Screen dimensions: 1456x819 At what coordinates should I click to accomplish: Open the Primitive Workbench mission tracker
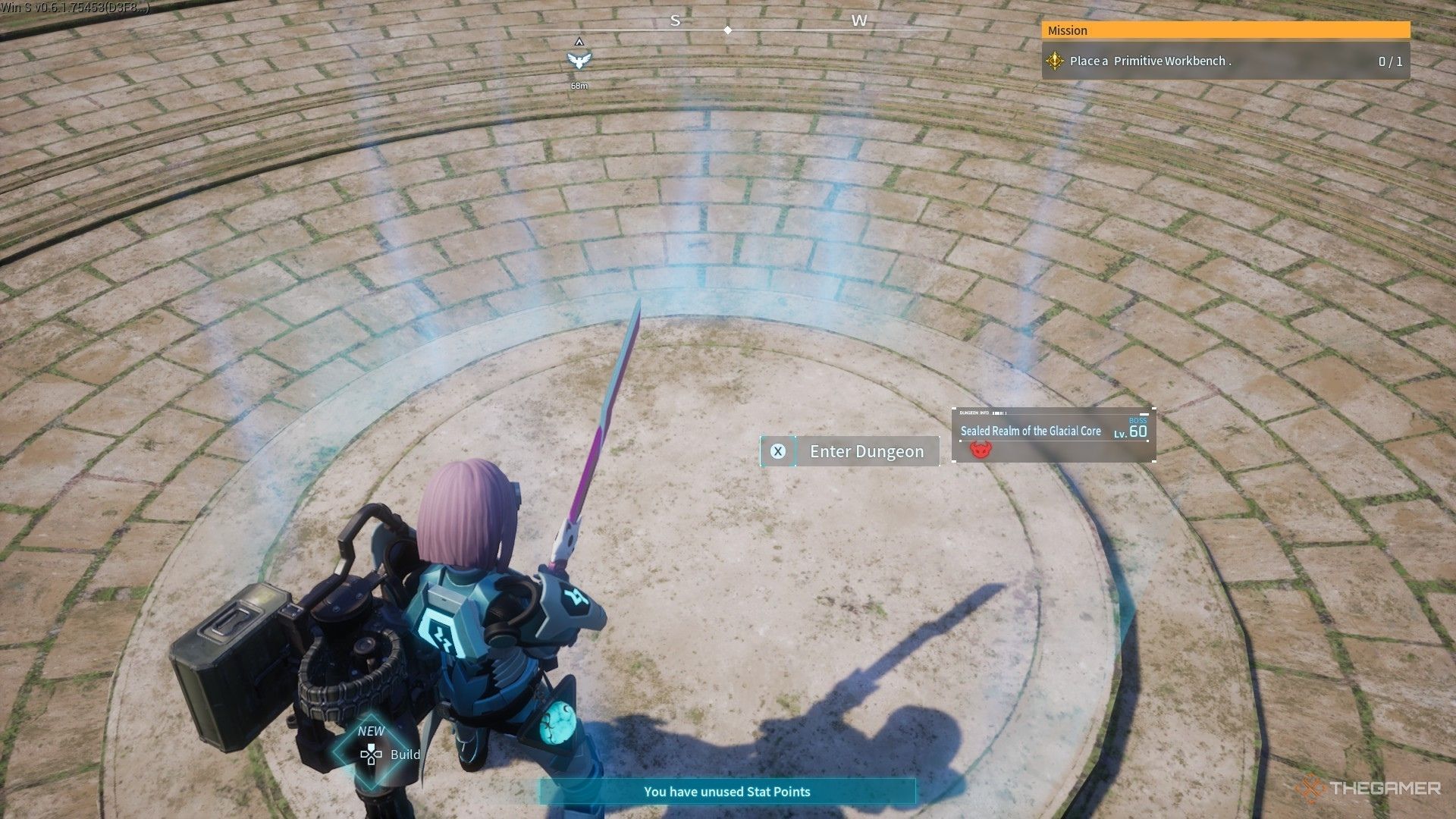pos(1225,61)
